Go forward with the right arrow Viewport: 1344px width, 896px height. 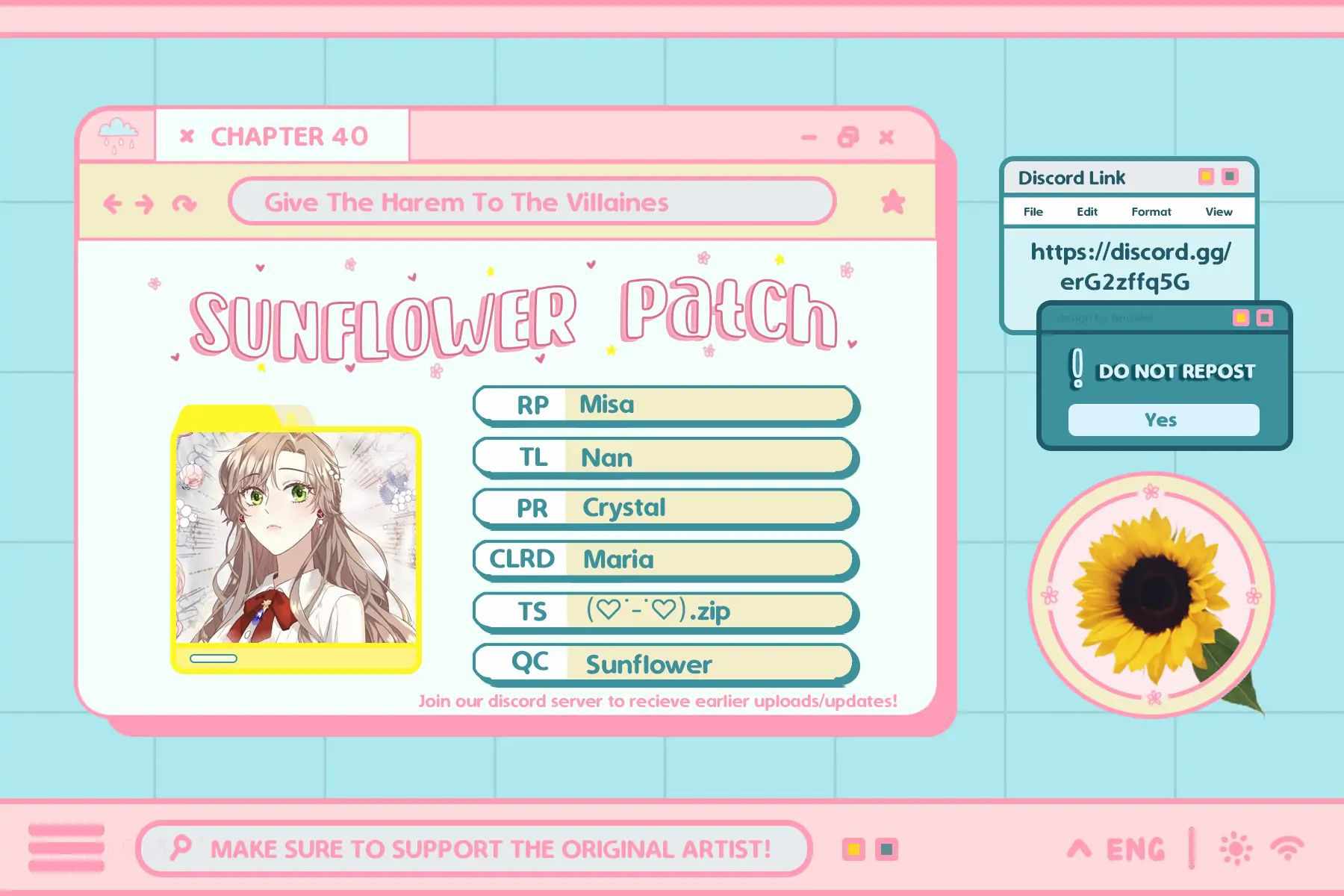(145, 203)
